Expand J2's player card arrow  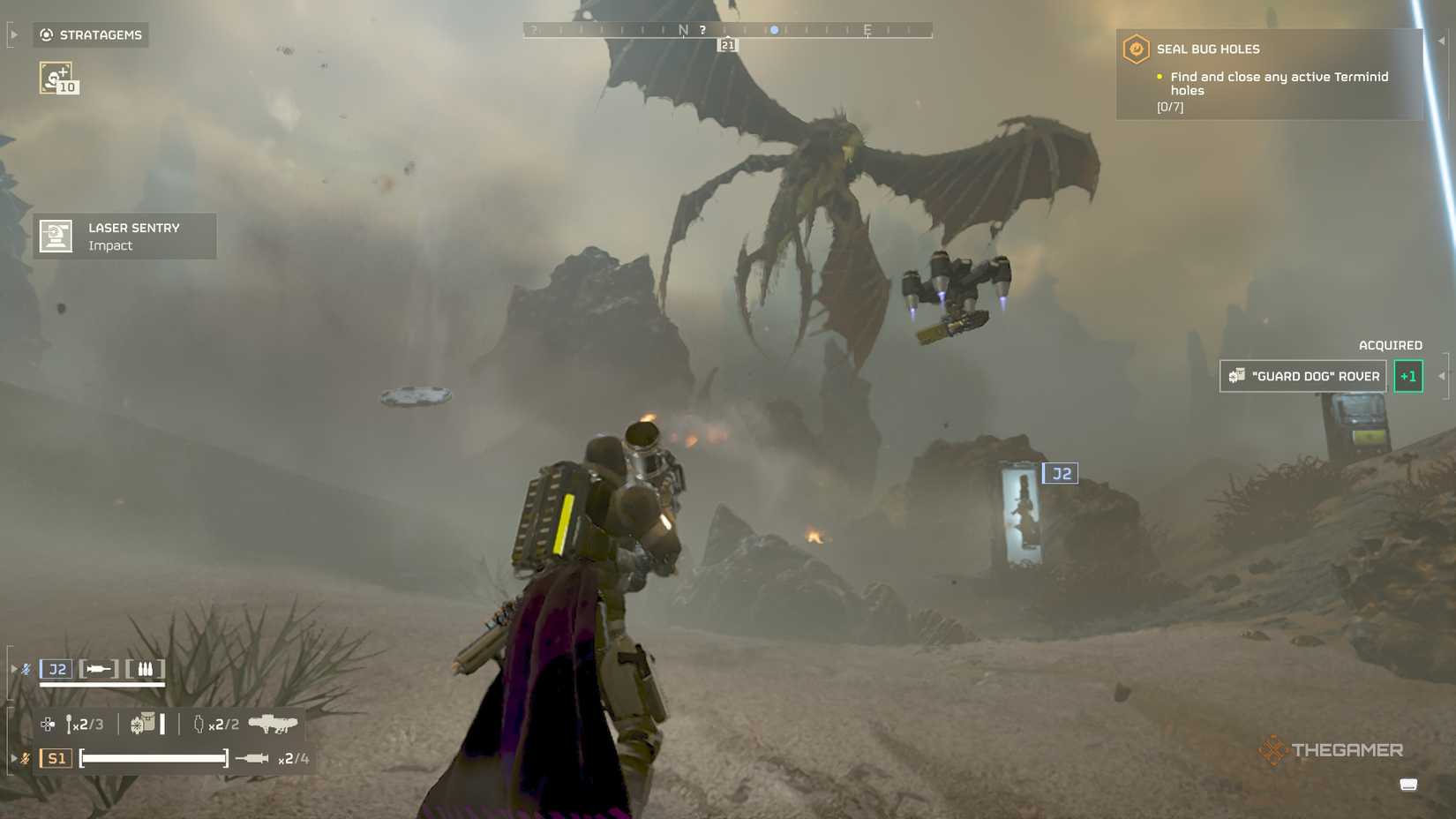[14, 668]
